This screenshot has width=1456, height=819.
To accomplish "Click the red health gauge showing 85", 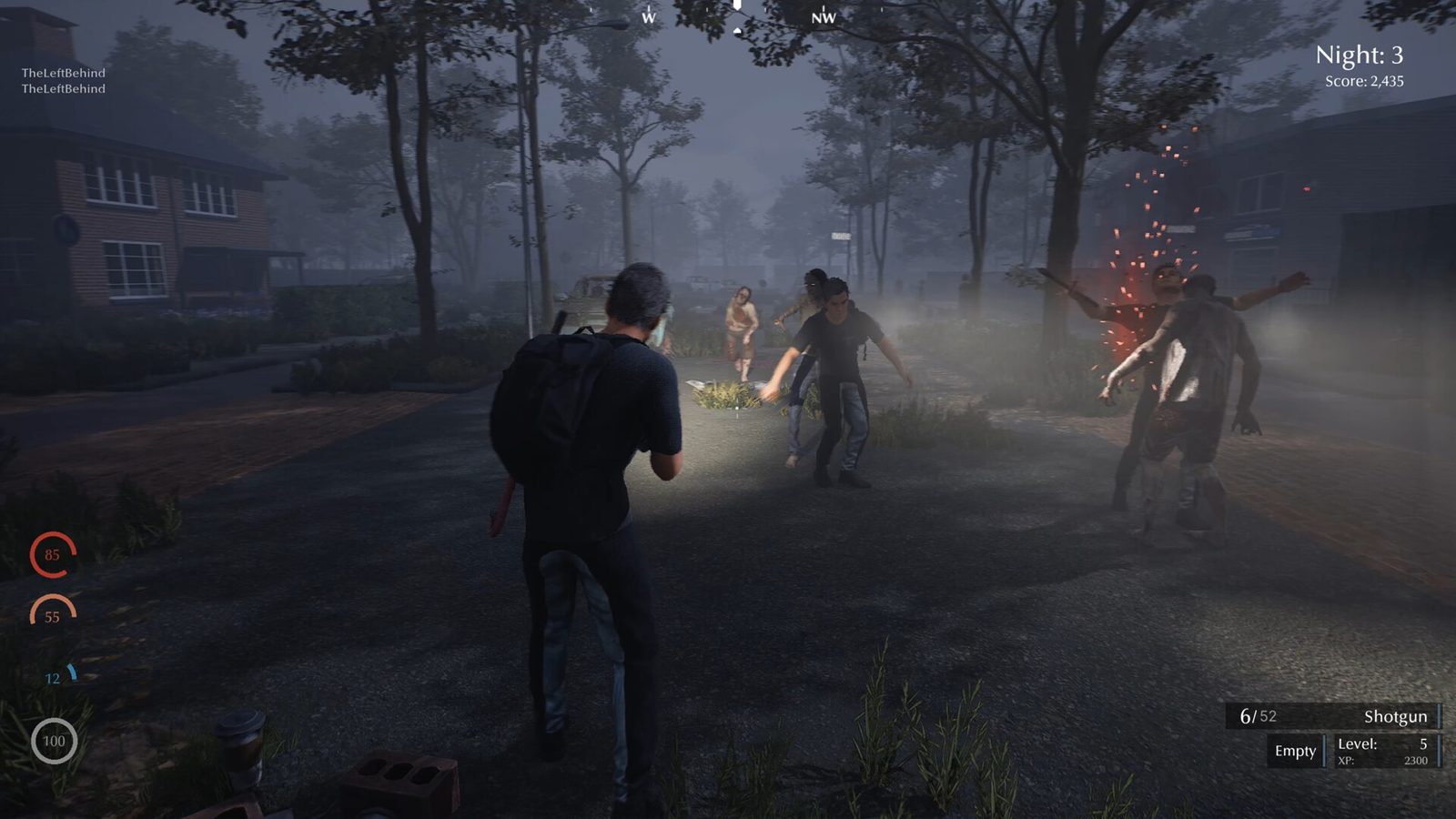I will point(51,554).
